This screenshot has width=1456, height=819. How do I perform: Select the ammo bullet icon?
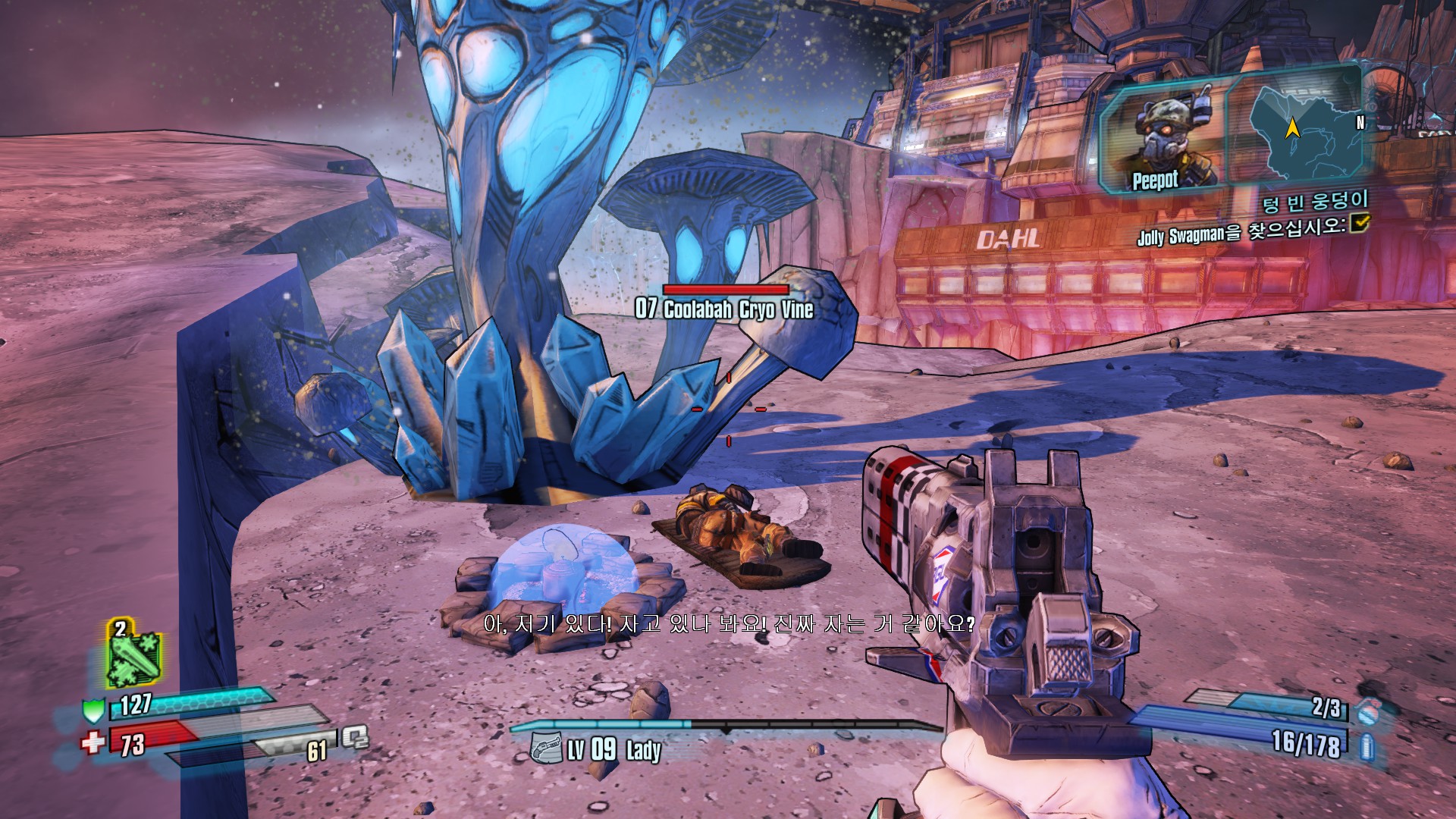(x=1367, y=746)
